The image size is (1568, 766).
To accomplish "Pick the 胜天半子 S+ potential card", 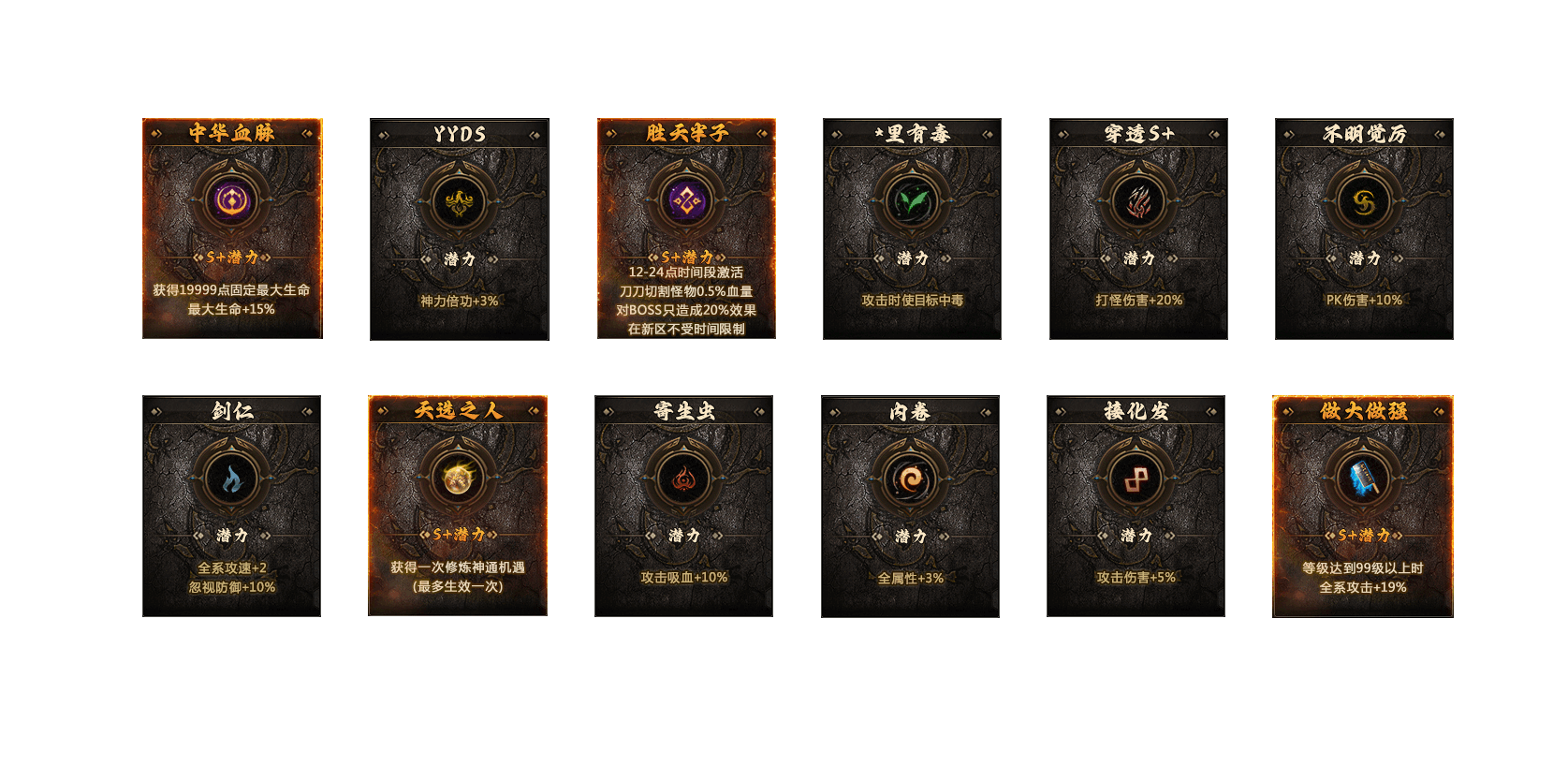I will pyautogui.click(x=686, y=228).
